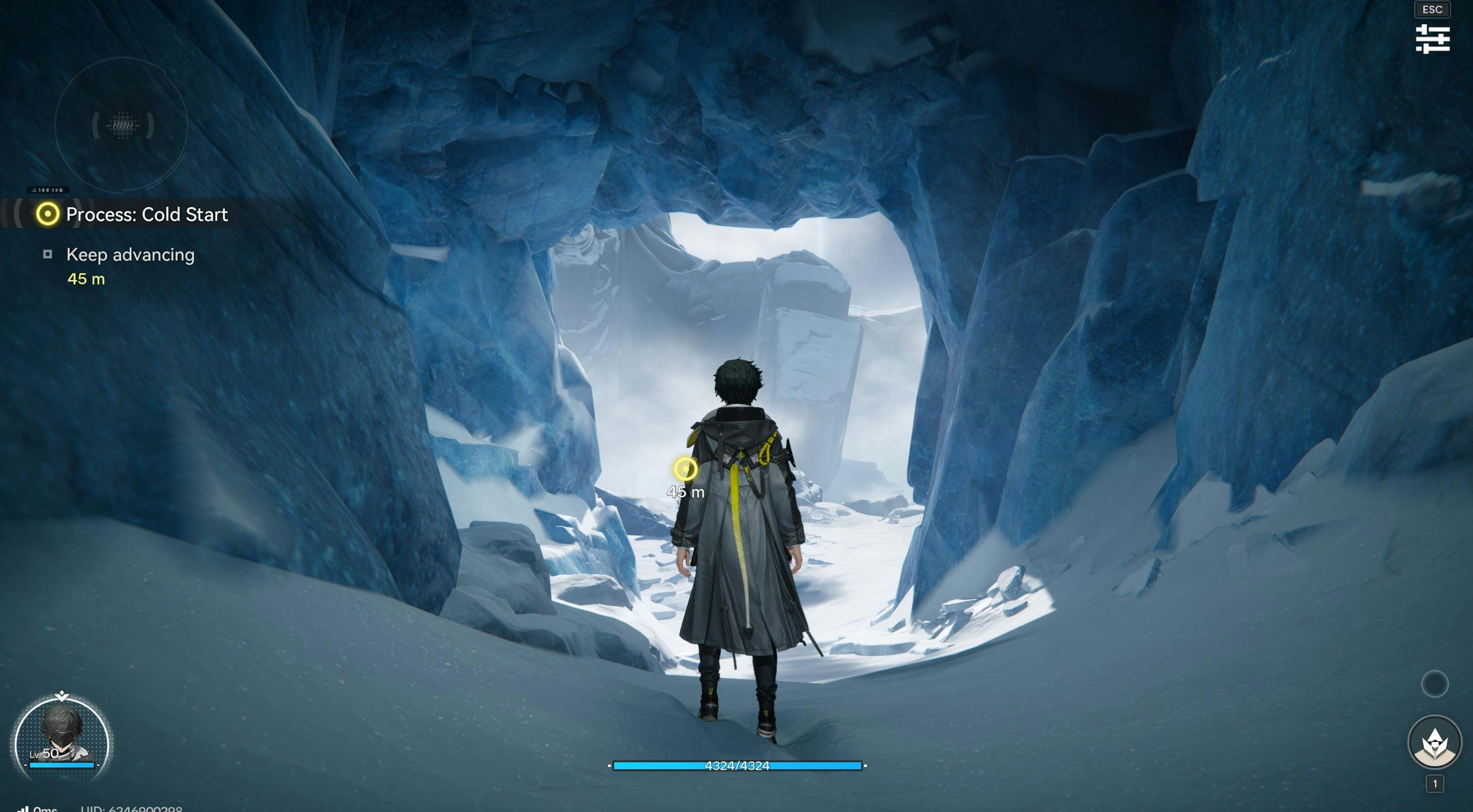This screenshot has height=812, width=1473.
Task: Select the Process: Cold Start quest title
Action: click(x=147, y=215)
